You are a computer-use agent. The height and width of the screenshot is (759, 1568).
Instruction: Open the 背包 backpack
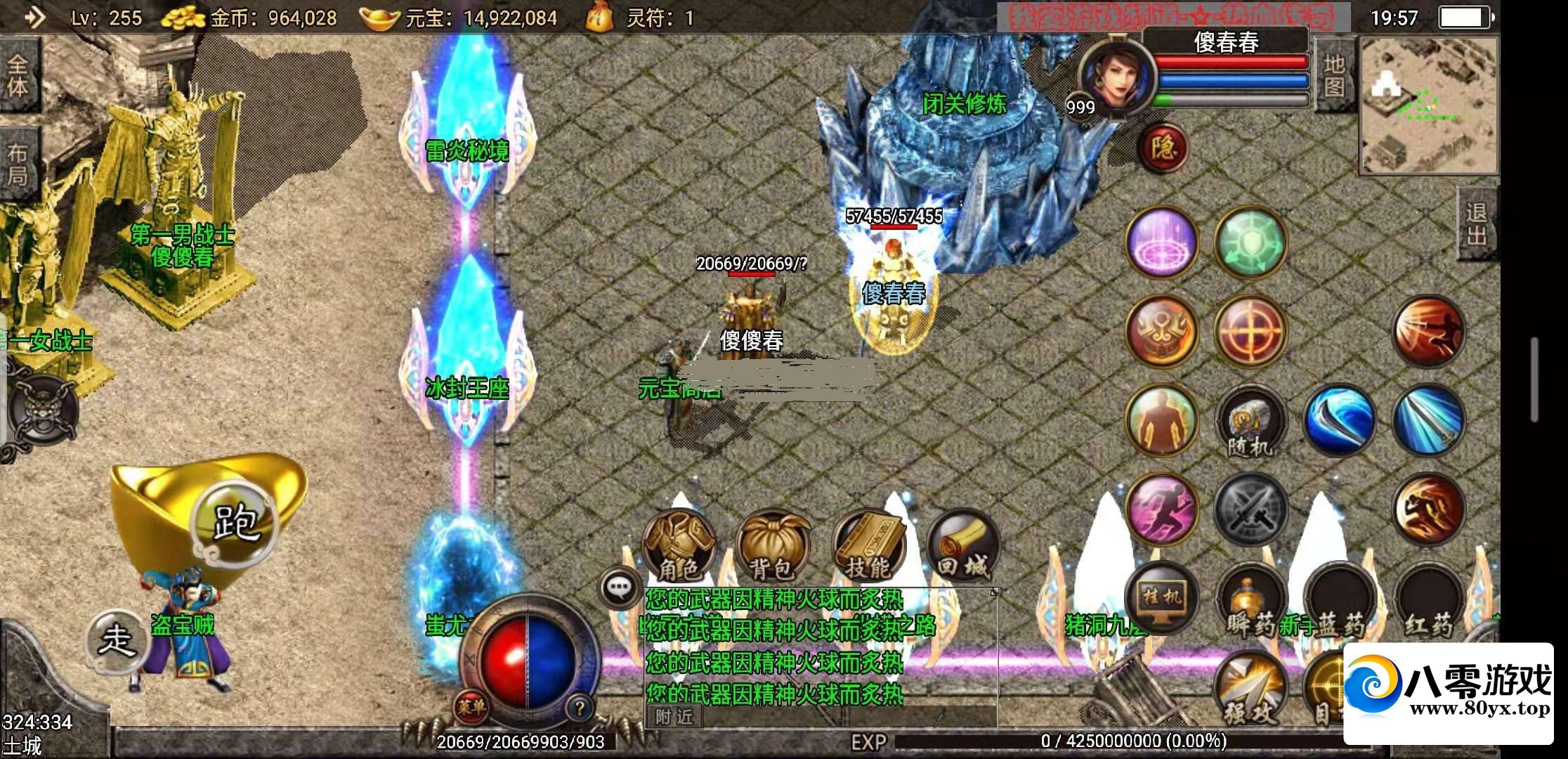[773, 548]
